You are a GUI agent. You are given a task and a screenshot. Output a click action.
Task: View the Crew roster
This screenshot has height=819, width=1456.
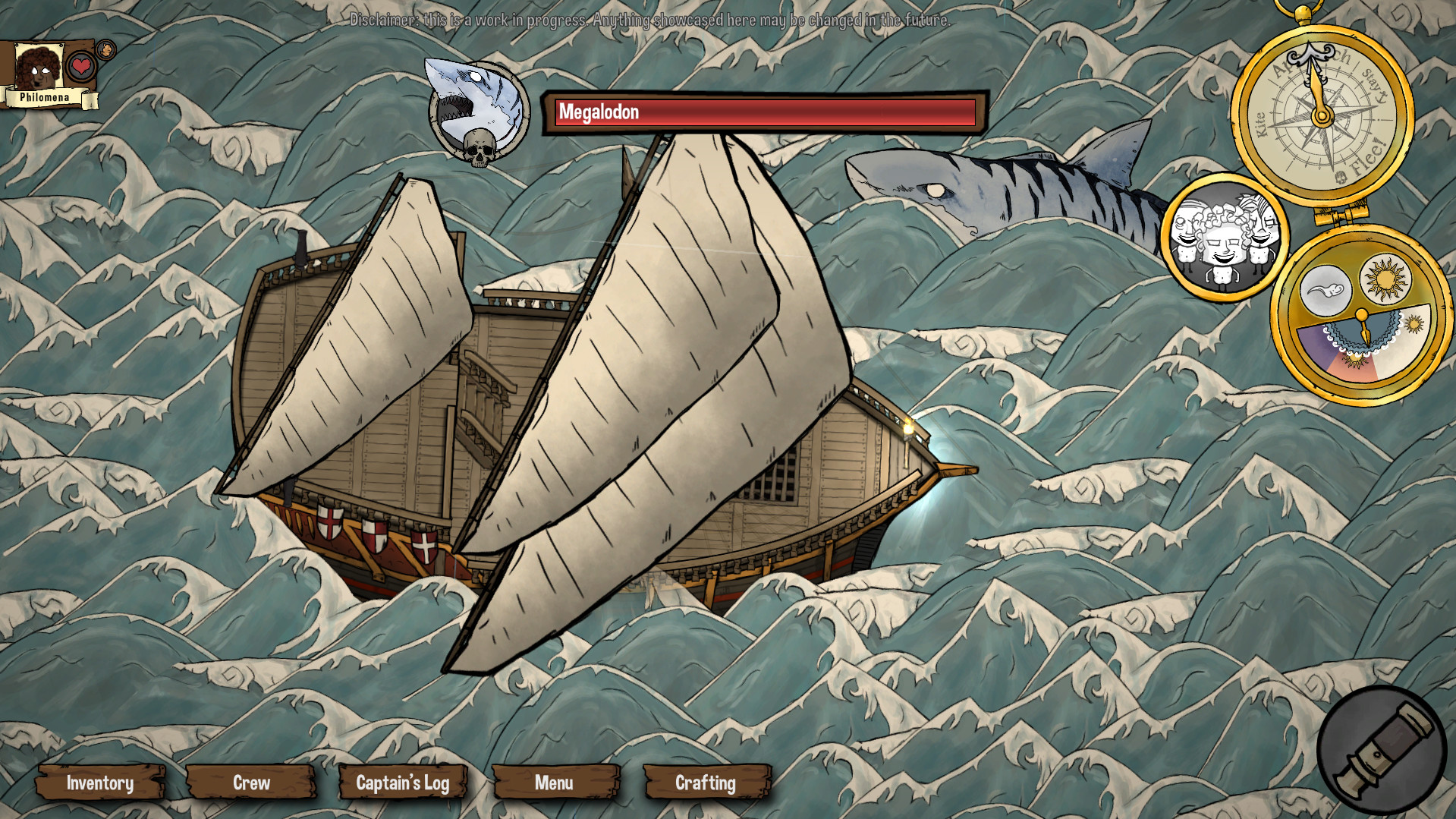[x=252, y=783]
